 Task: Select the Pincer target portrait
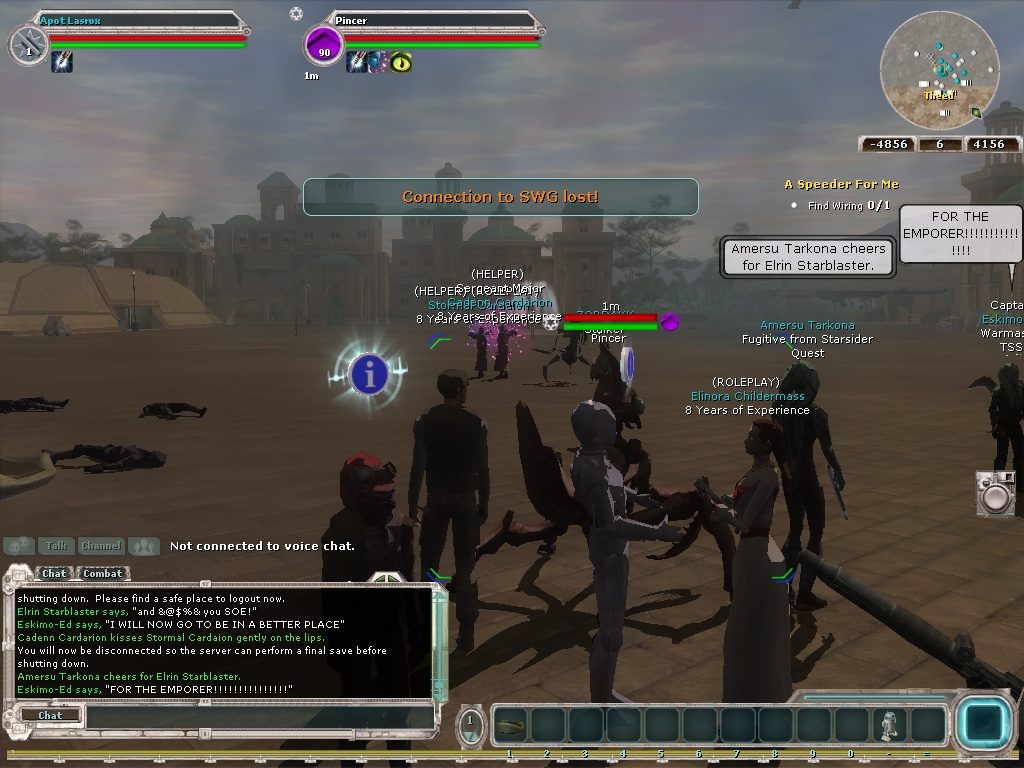pyautogui.click(x=324, y=46)
